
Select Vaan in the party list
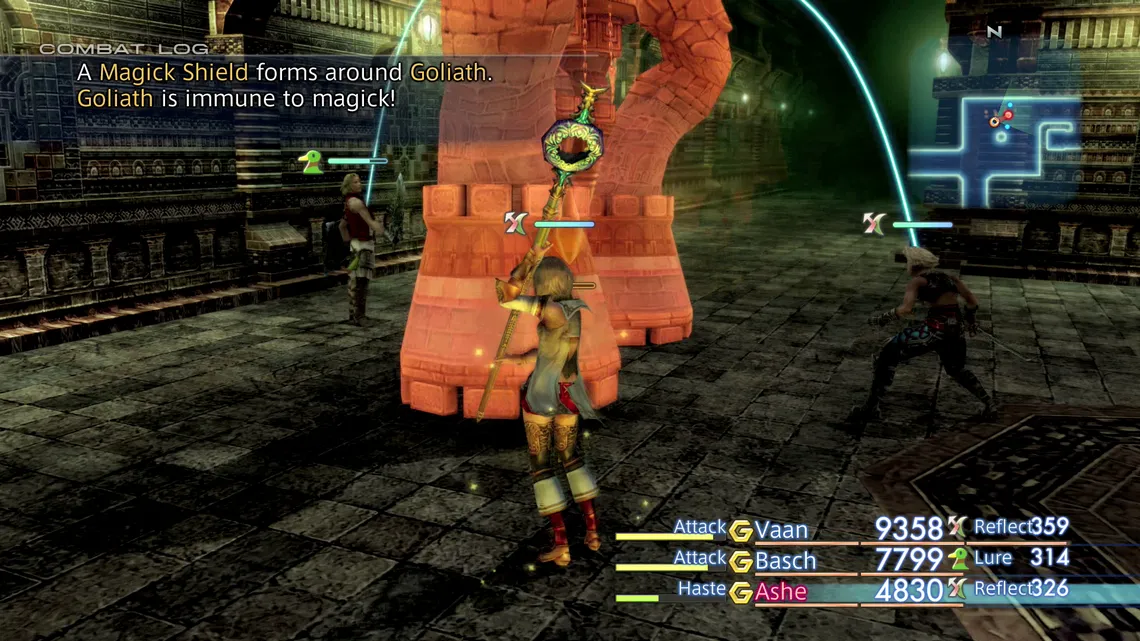point(781,530)
